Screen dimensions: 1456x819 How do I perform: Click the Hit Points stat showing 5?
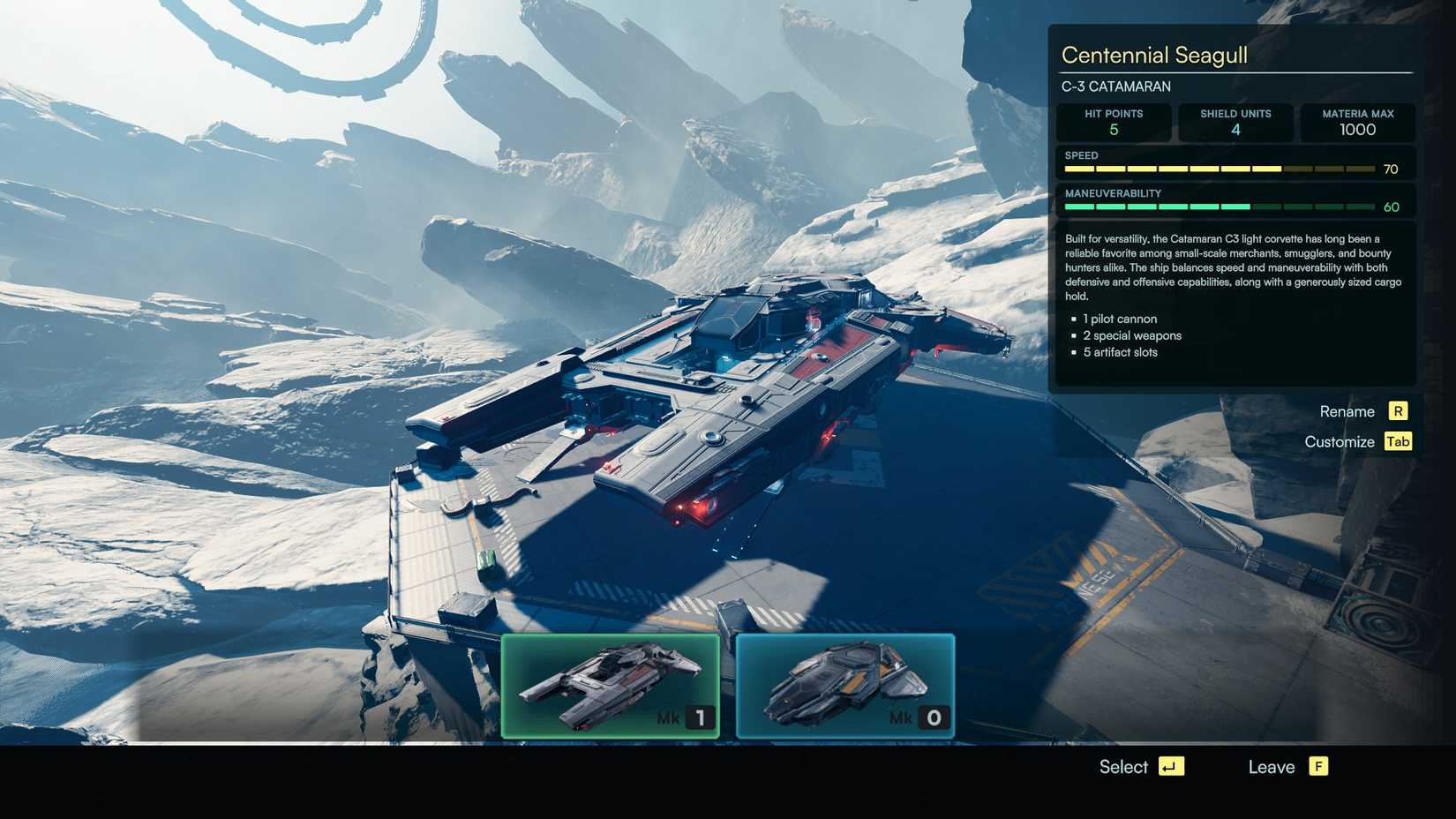click(1114, 123)
